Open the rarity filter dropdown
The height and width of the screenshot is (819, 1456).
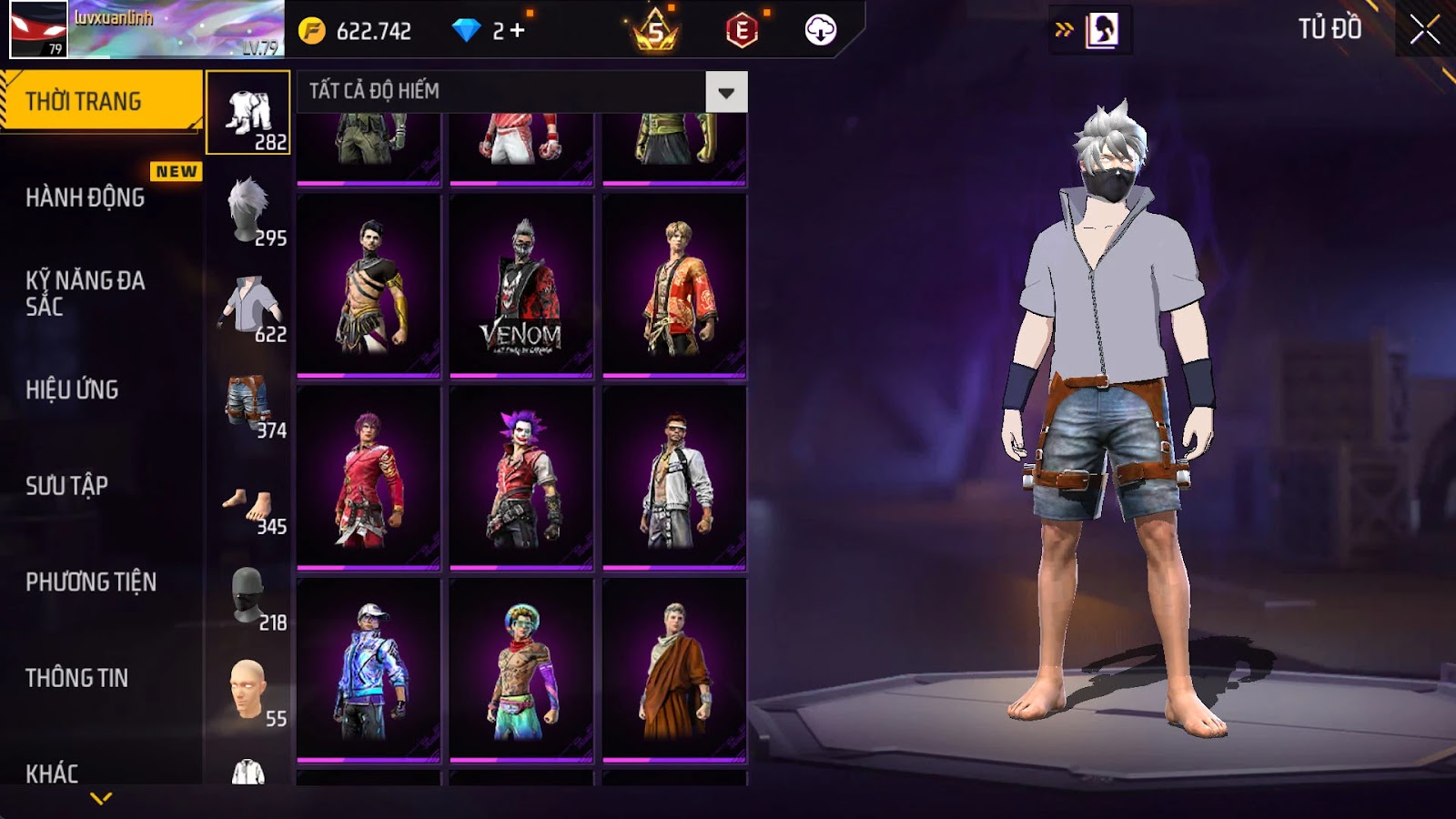click(x=725, y=92)
